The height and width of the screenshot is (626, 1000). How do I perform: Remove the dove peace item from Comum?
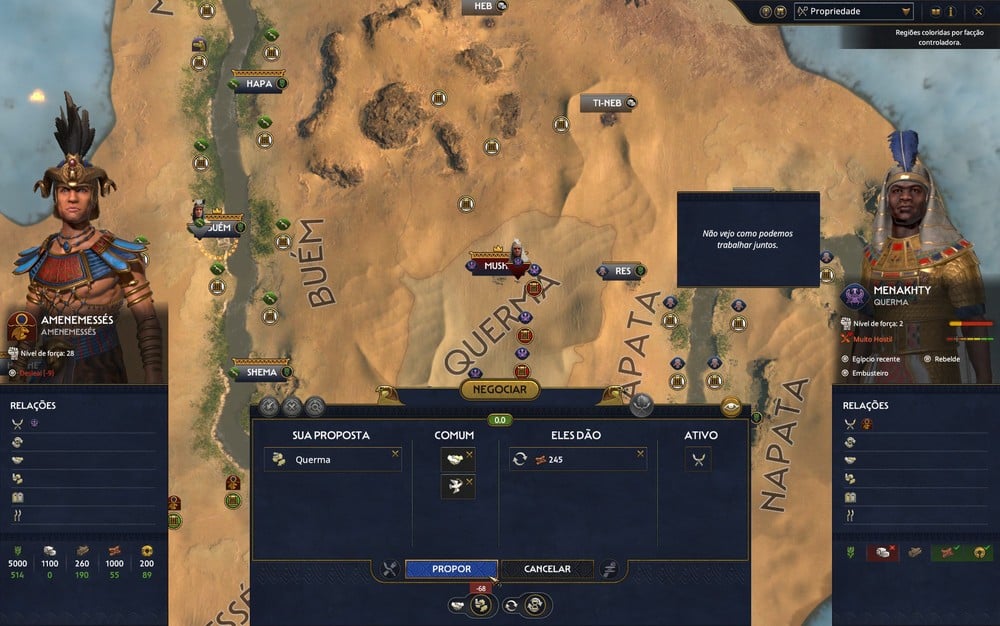pos(469,481)
